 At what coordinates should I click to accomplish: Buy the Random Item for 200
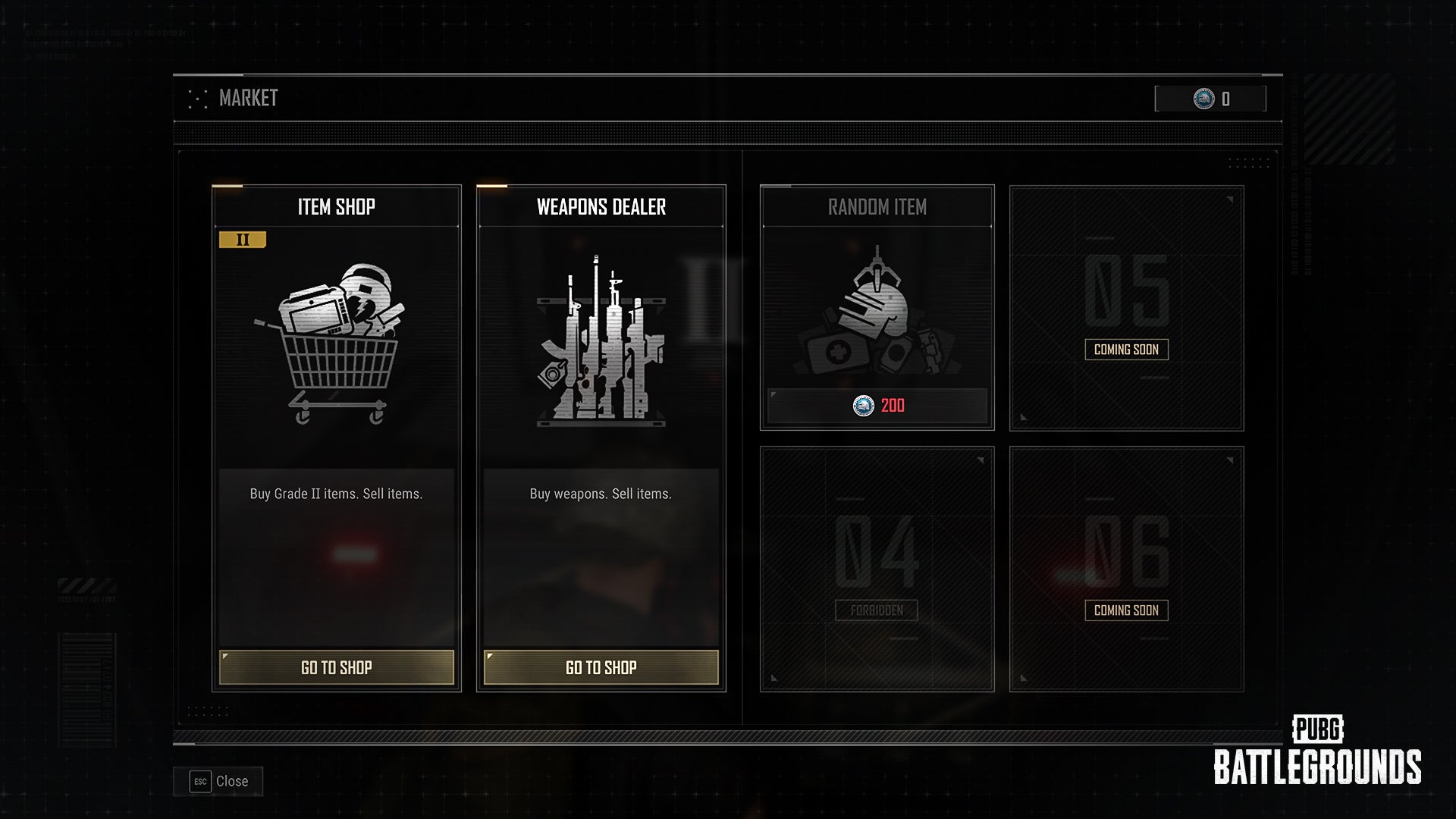pyautogui.click(x=877, y=406)
